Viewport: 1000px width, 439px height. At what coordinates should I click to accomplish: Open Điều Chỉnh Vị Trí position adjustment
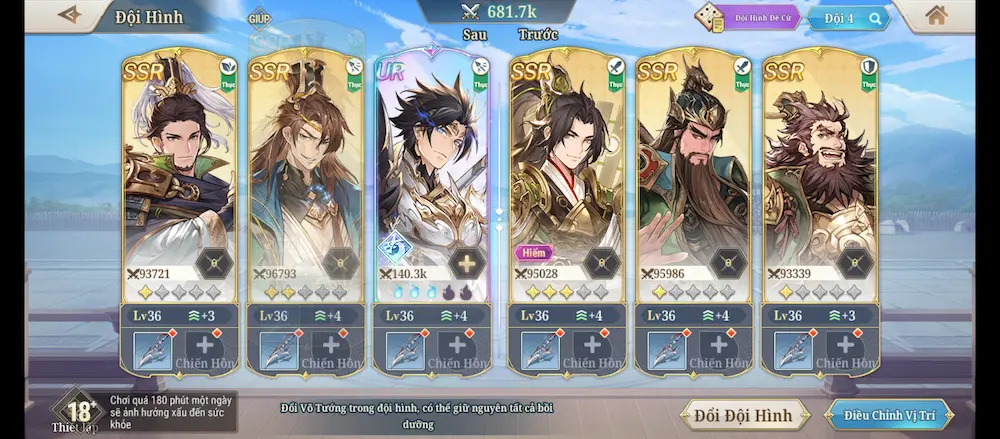point(888,414)
